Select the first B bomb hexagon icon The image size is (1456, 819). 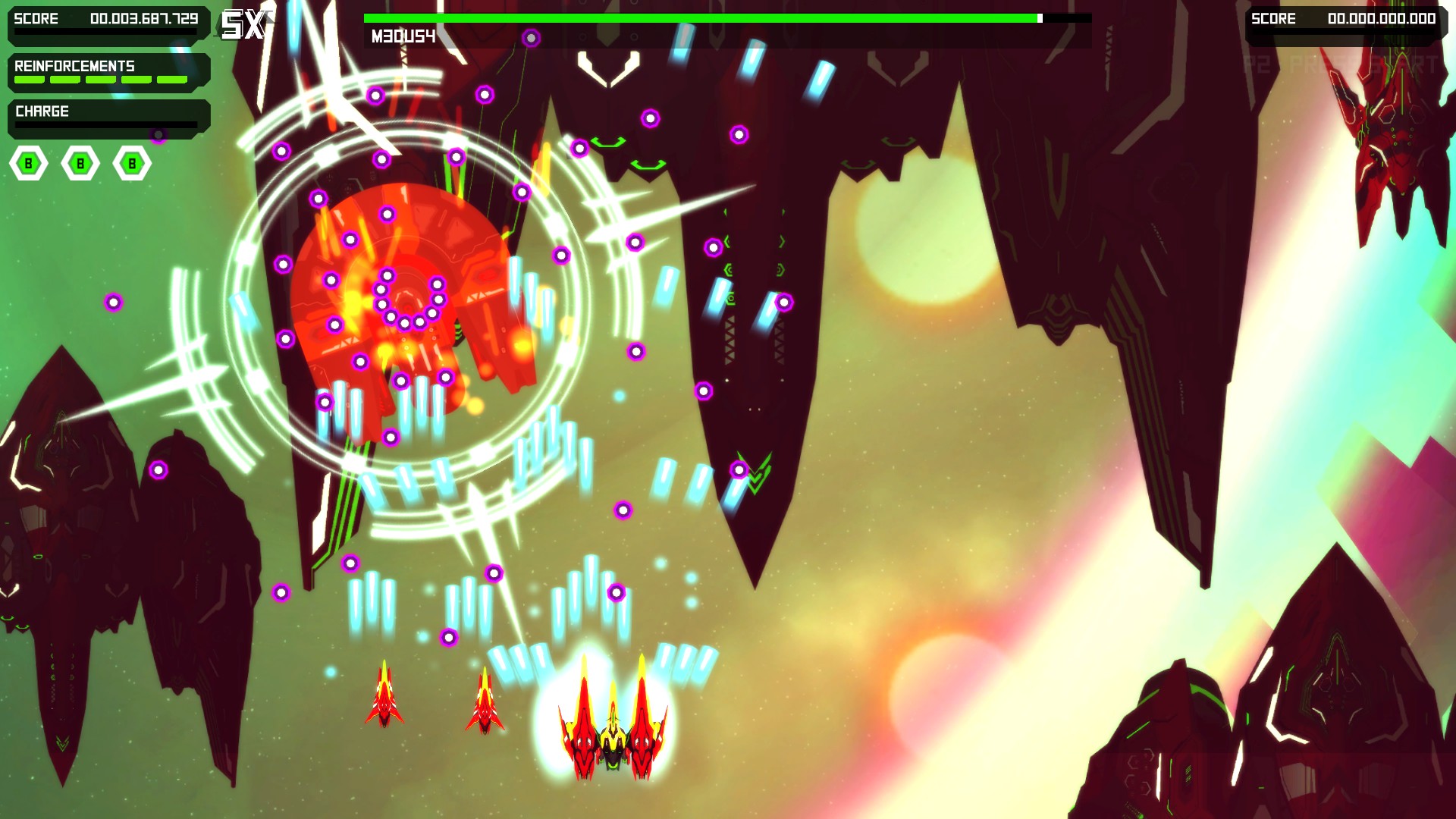coord(28,162)
